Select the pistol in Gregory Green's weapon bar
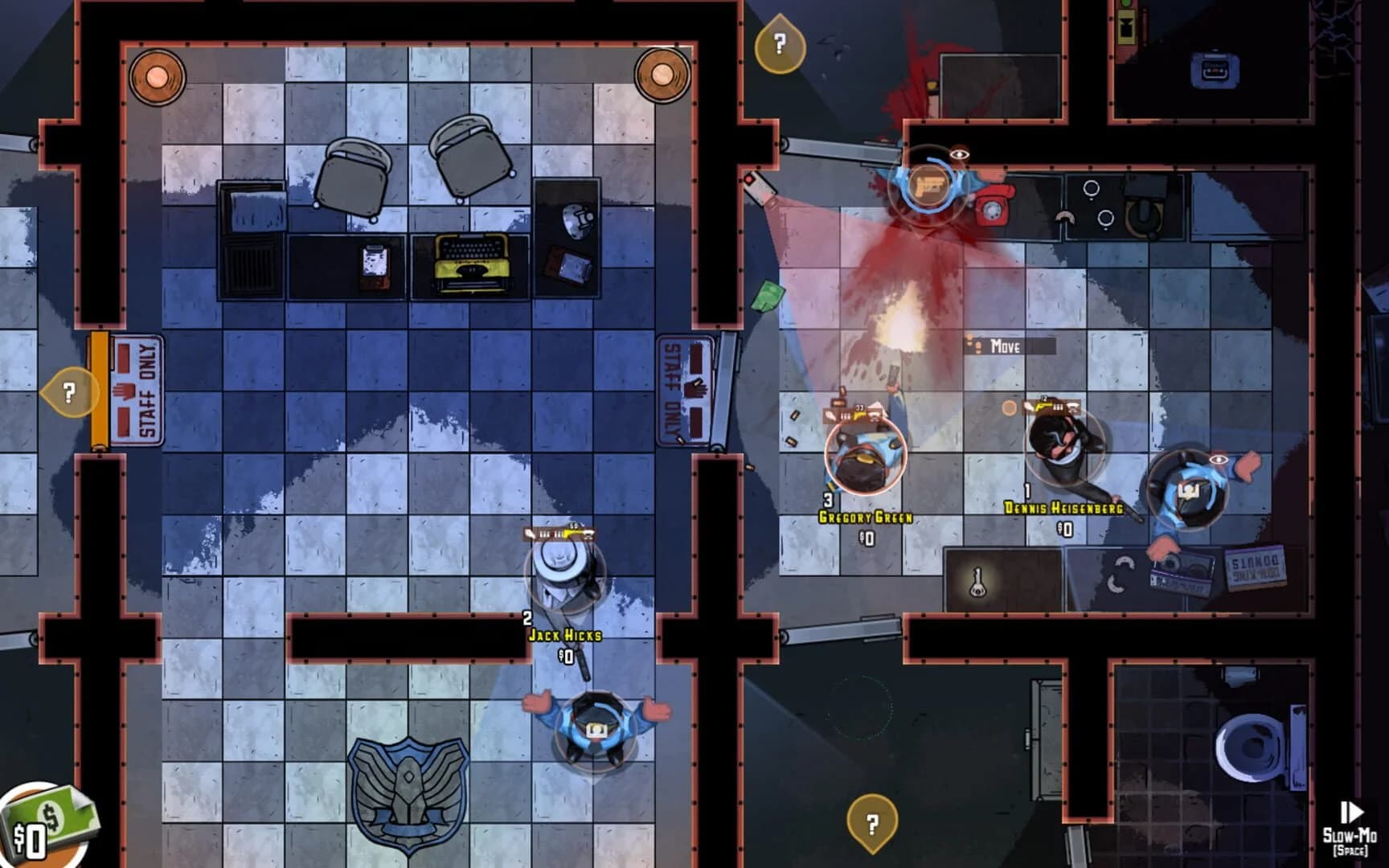Viewport: 1389px width, 868px height. coord(858,415)
